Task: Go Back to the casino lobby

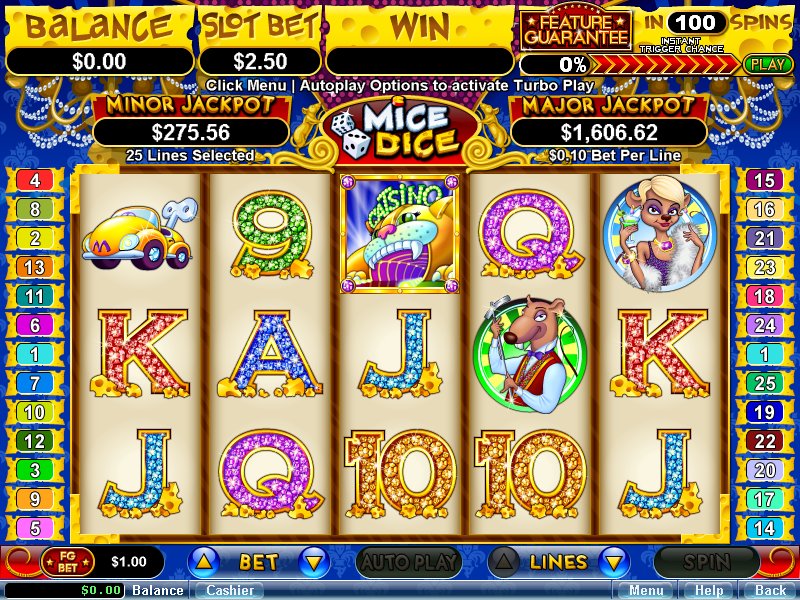Action: pos(769,590)
